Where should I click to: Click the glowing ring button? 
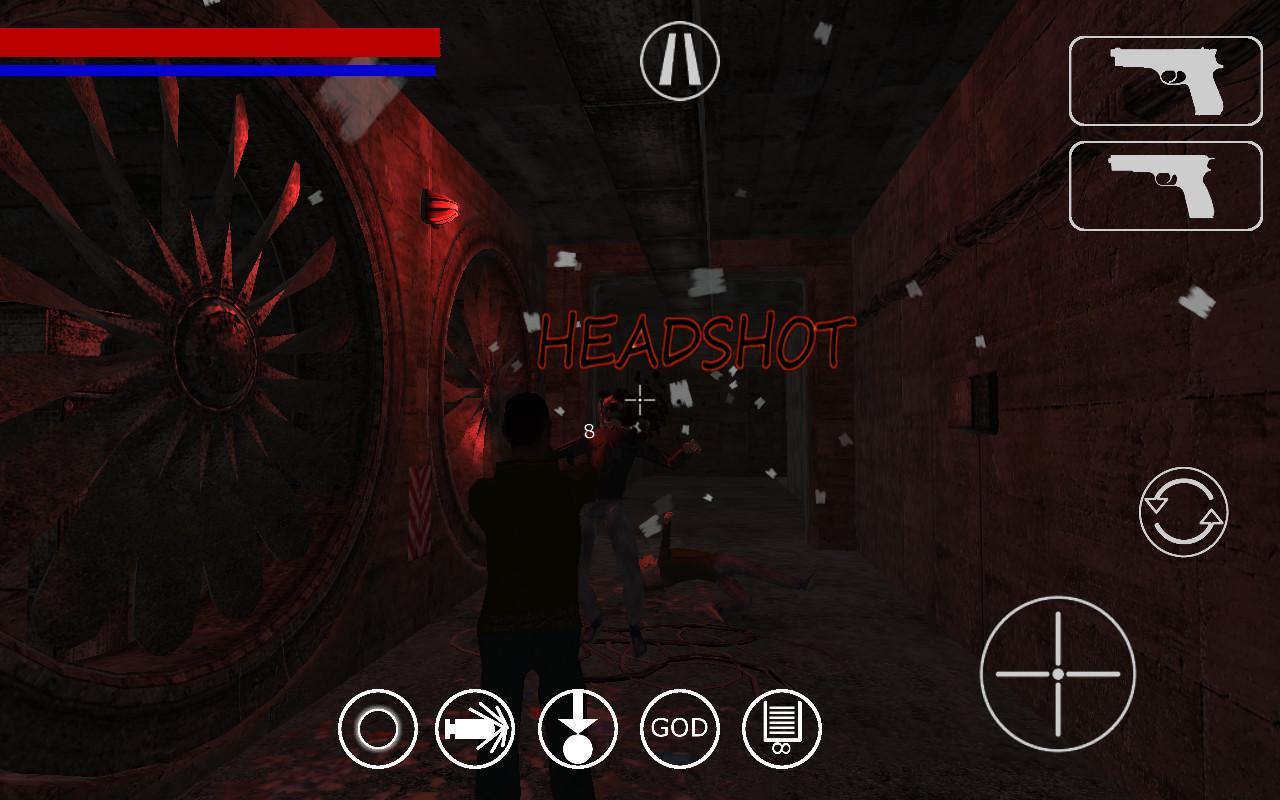point(378,728)
